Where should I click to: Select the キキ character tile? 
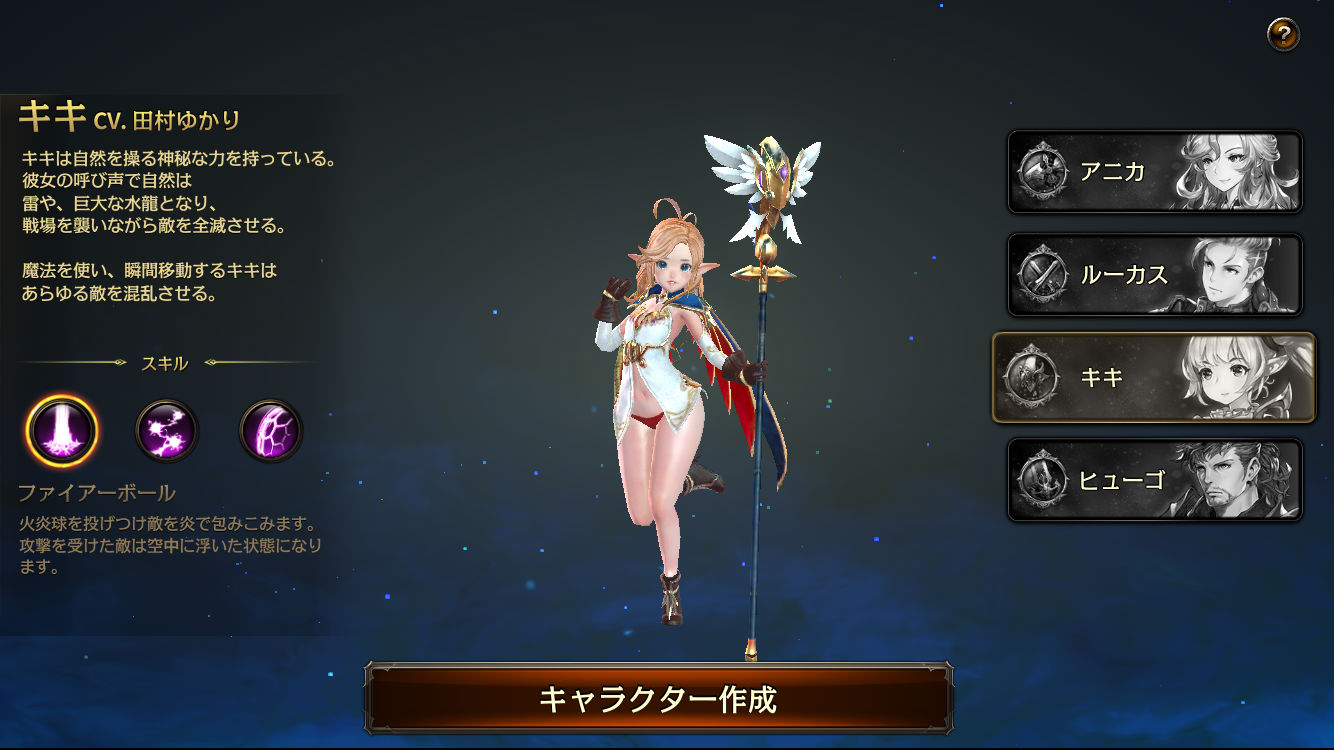coord(1154,377)
